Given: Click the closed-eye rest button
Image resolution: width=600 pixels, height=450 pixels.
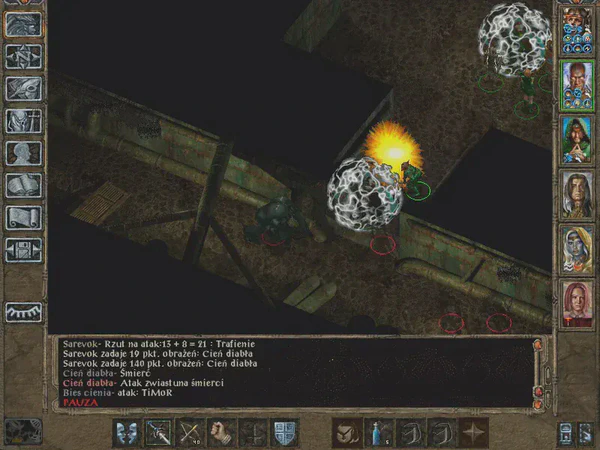Looking at the screenshot, I should [x=24, y=311].
